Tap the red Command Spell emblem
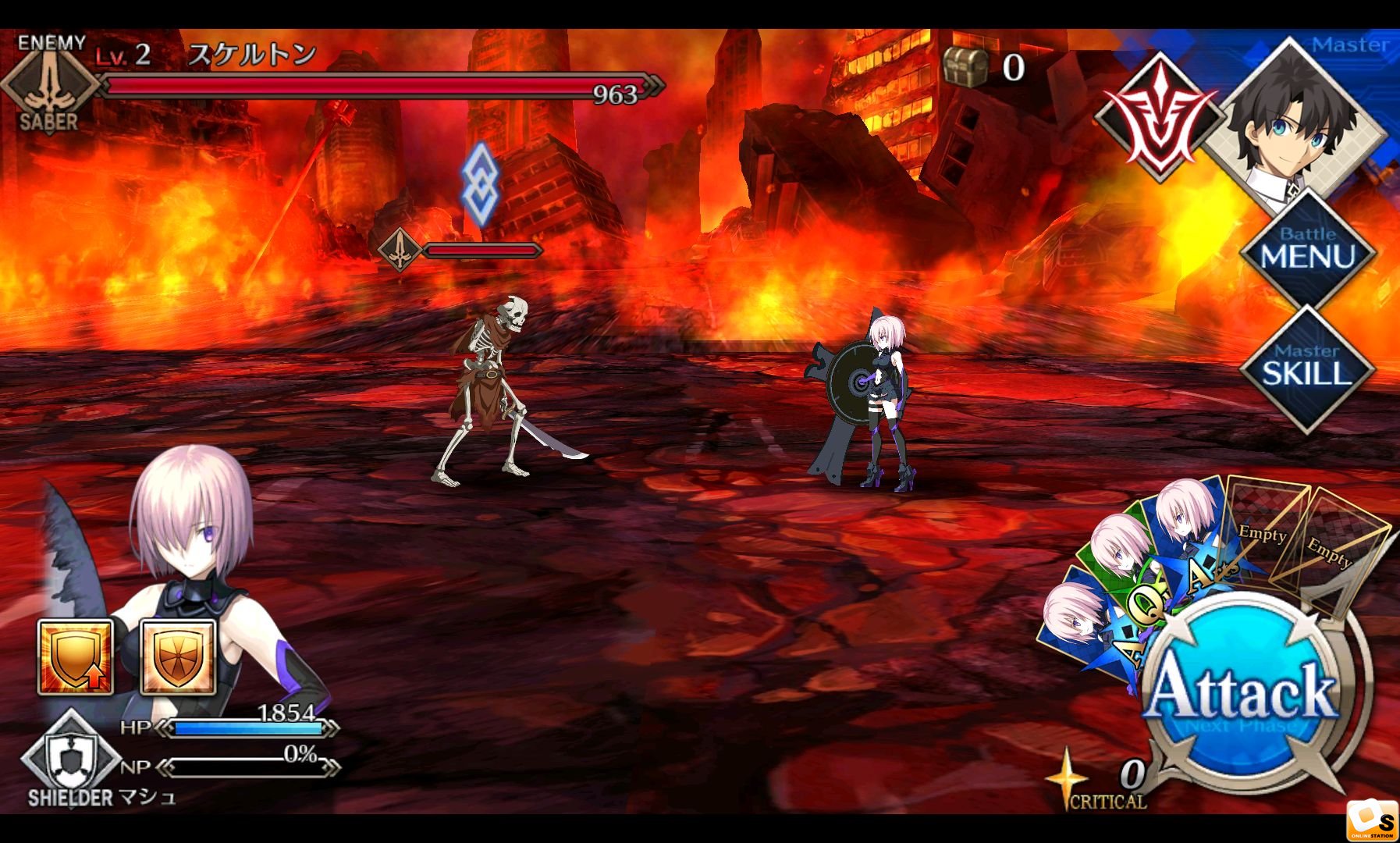 (1160, 117)
